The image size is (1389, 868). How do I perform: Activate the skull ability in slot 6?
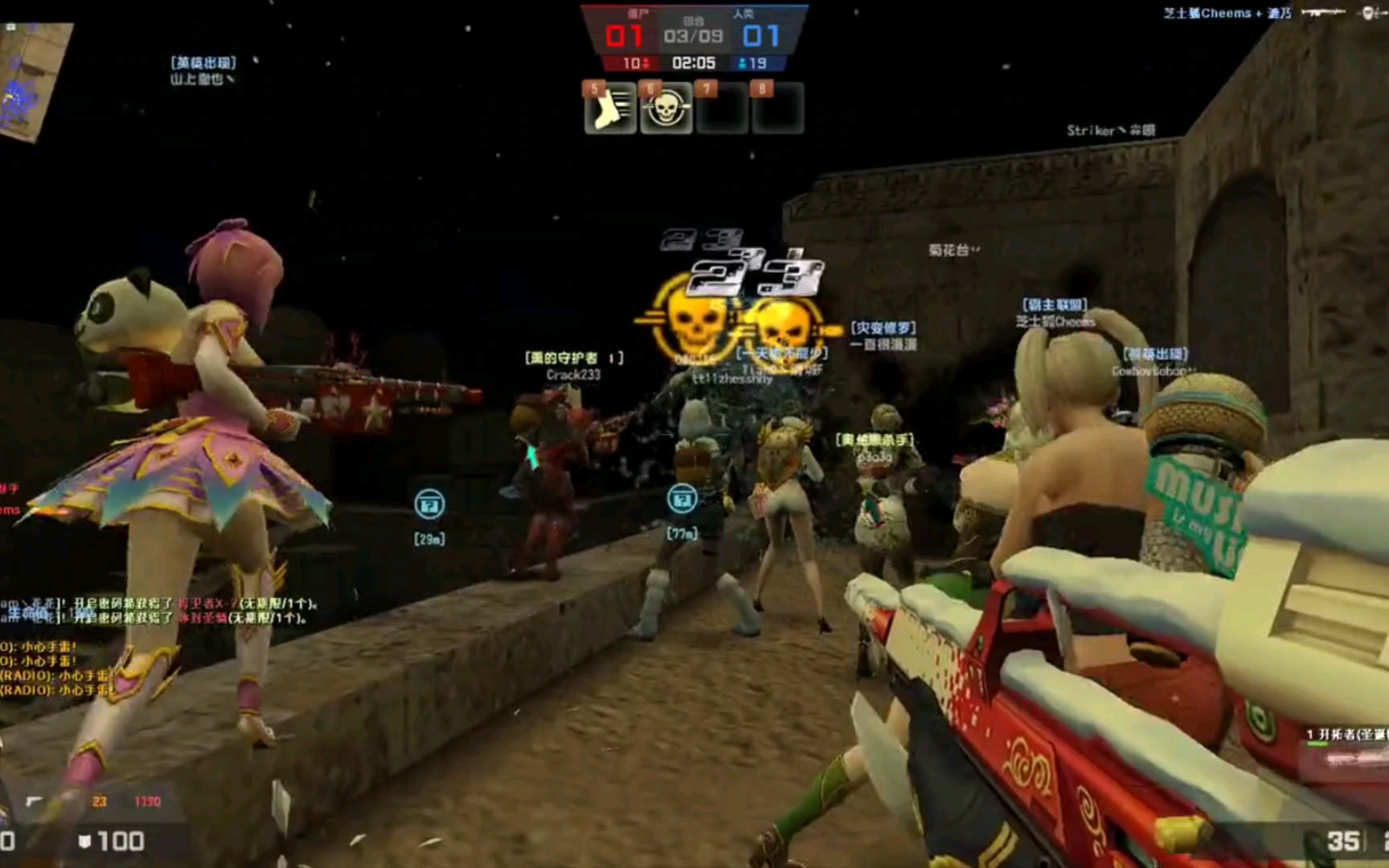pyautogui.click(x=666, y=108)
